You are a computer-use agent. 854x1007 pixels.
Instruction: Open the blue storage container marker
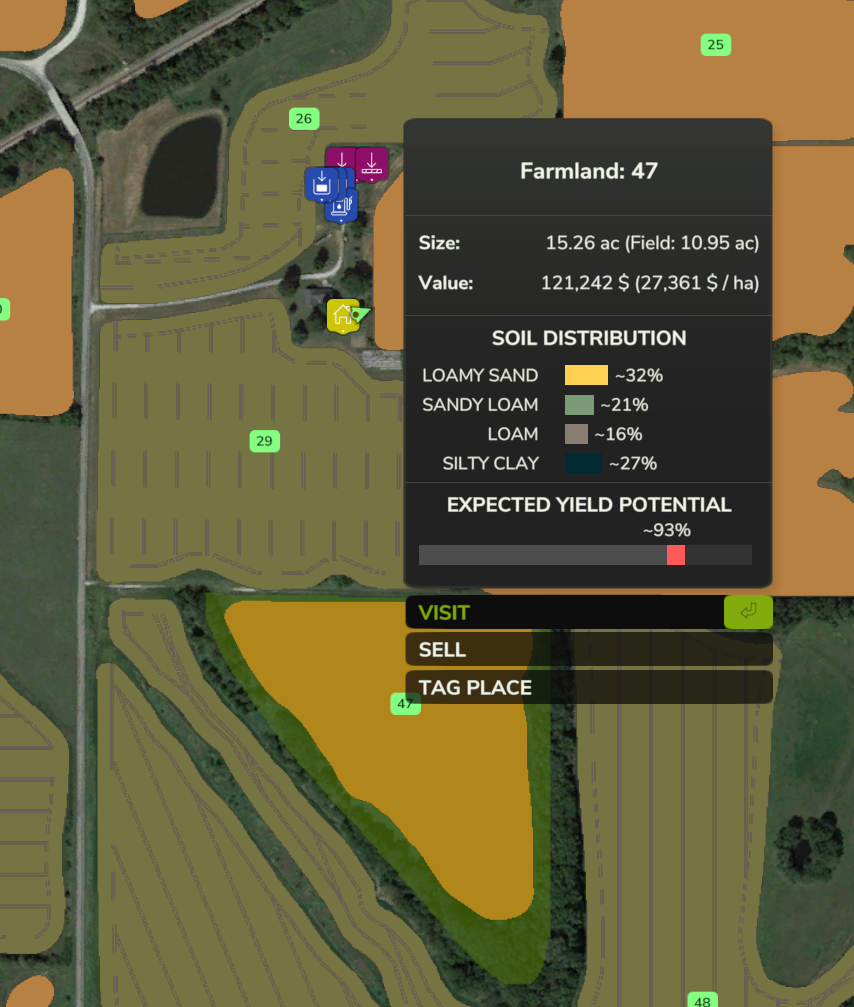(x=320, y=183)
